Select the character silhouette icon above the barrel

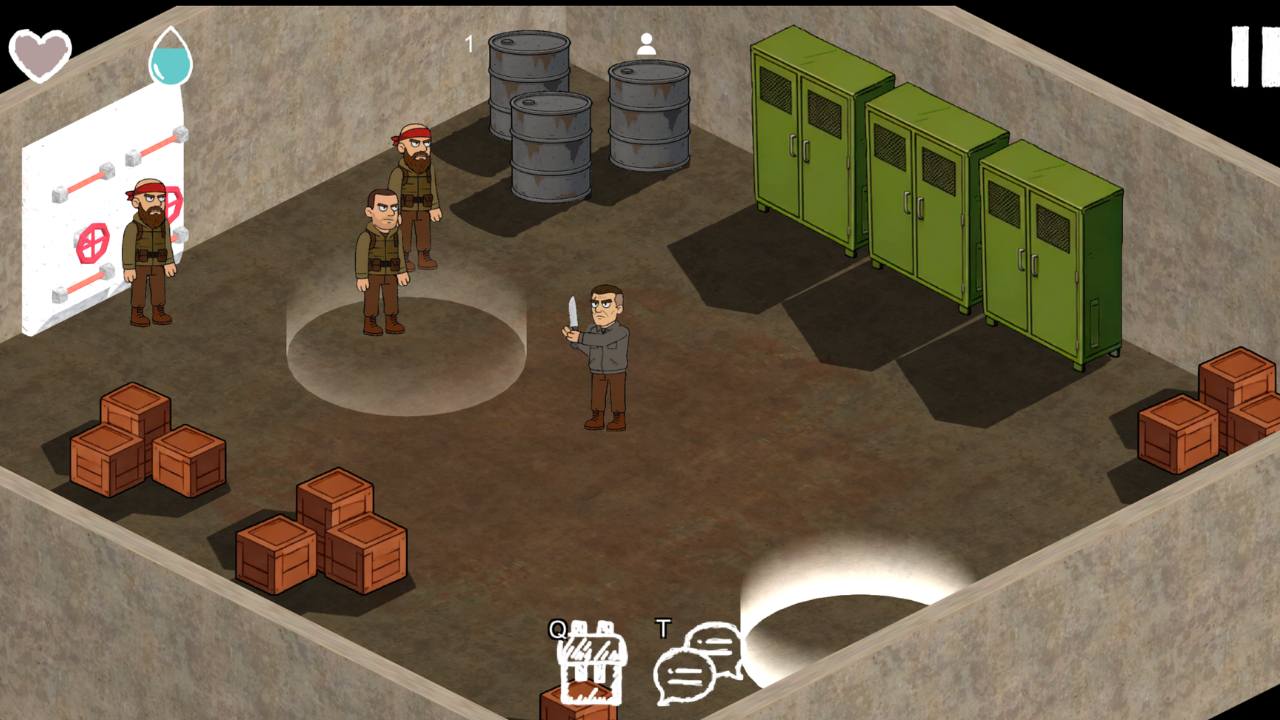click(646, 44)
